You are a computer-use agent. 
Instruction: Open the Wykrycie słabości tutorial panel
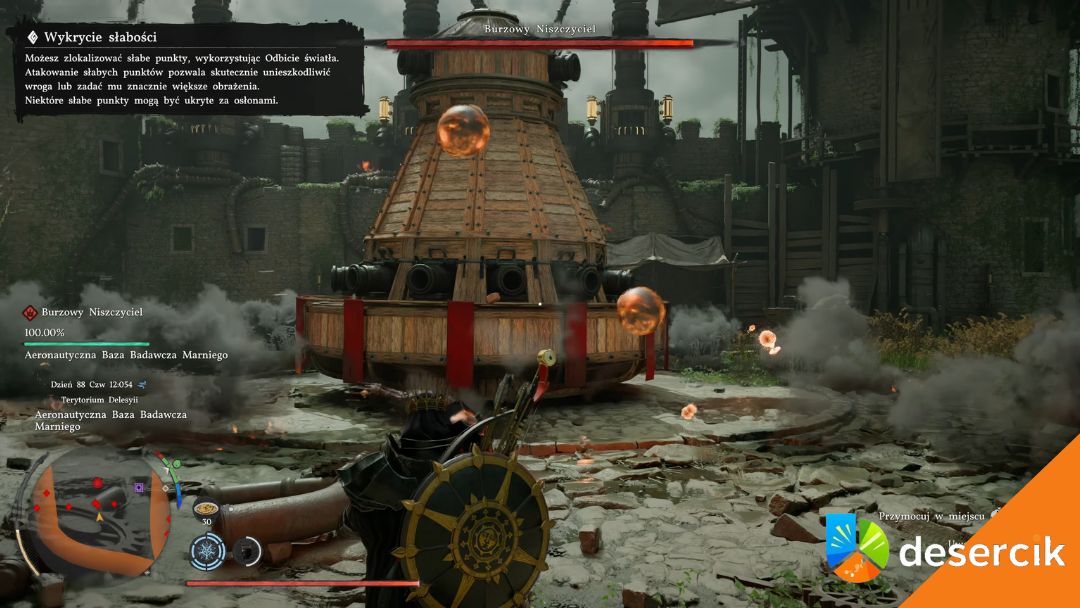click(x=190, y=69)
